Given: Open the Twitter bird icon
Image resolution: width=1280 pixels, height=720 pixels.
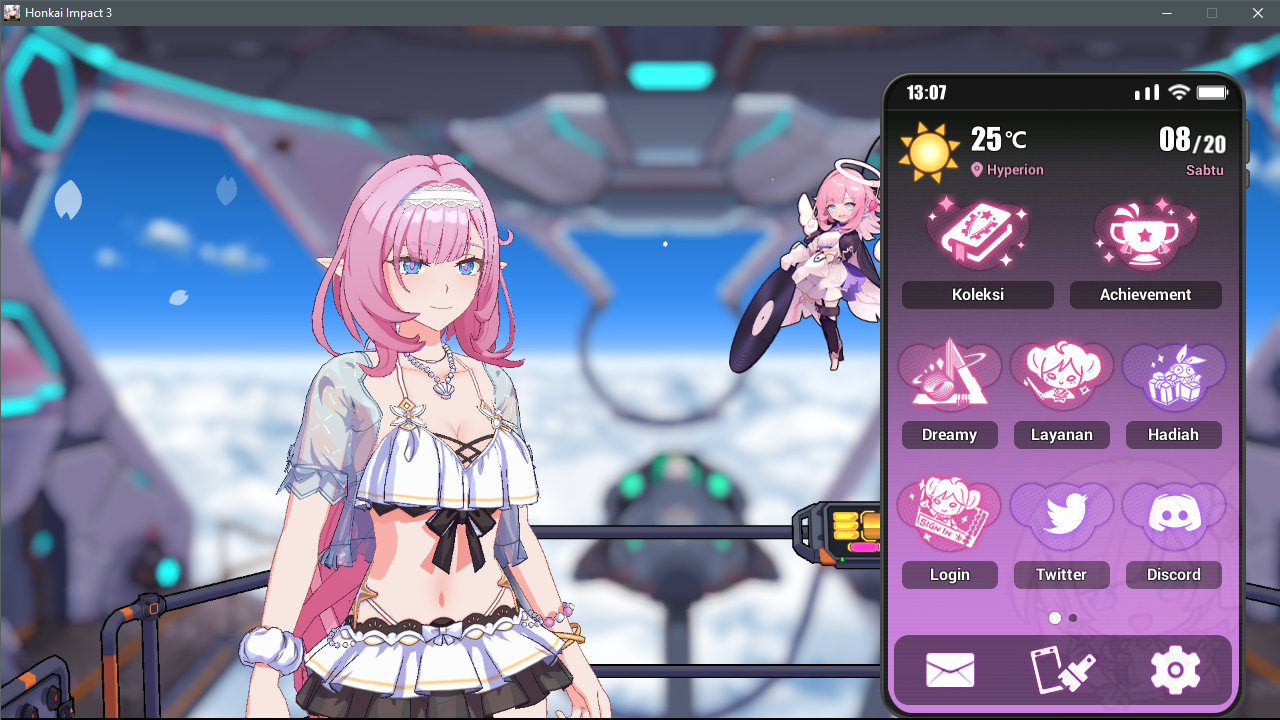Looking at the screenshot, I should tap(1061, 513).
